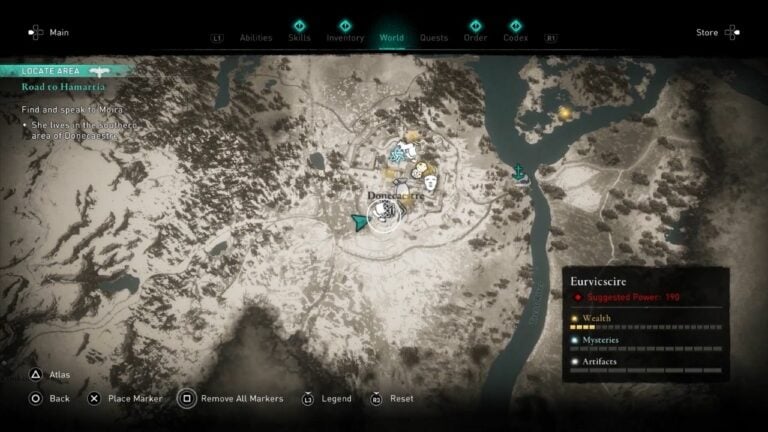This screenshot has height=432, width=768.
Task: Go to the Inventory tab
Action: pyautogui.click(x=345, y=38)
